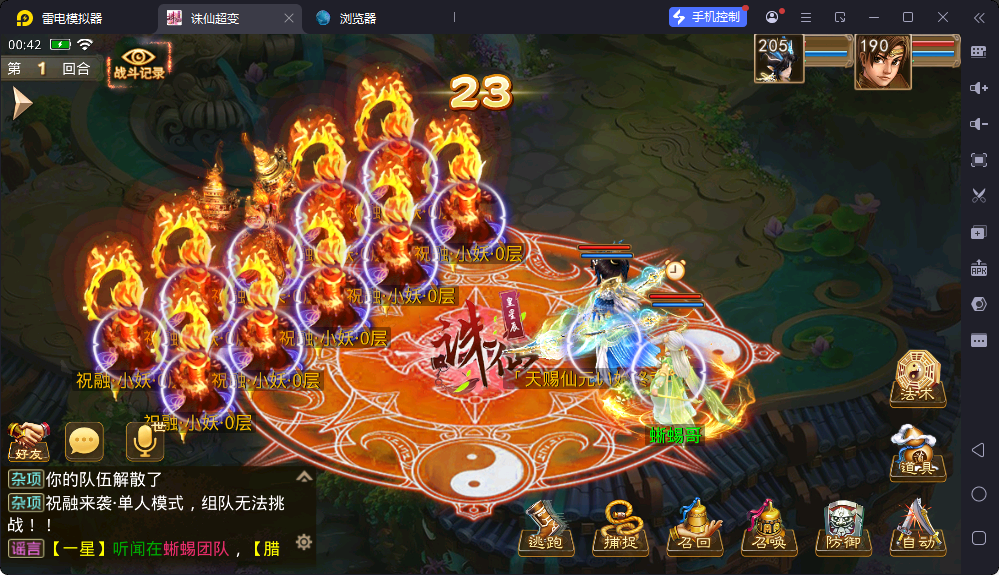
Task: Open the 法术 spells menu
Action: pos(918,379)
